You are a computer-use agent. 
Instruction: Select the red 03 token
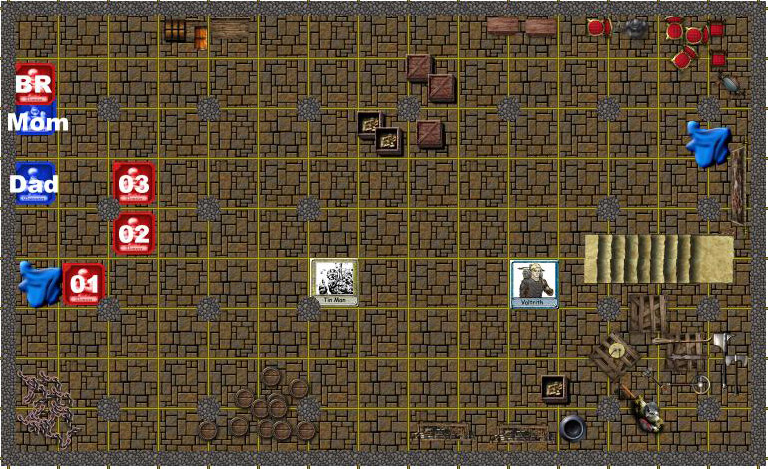[133, 183]
